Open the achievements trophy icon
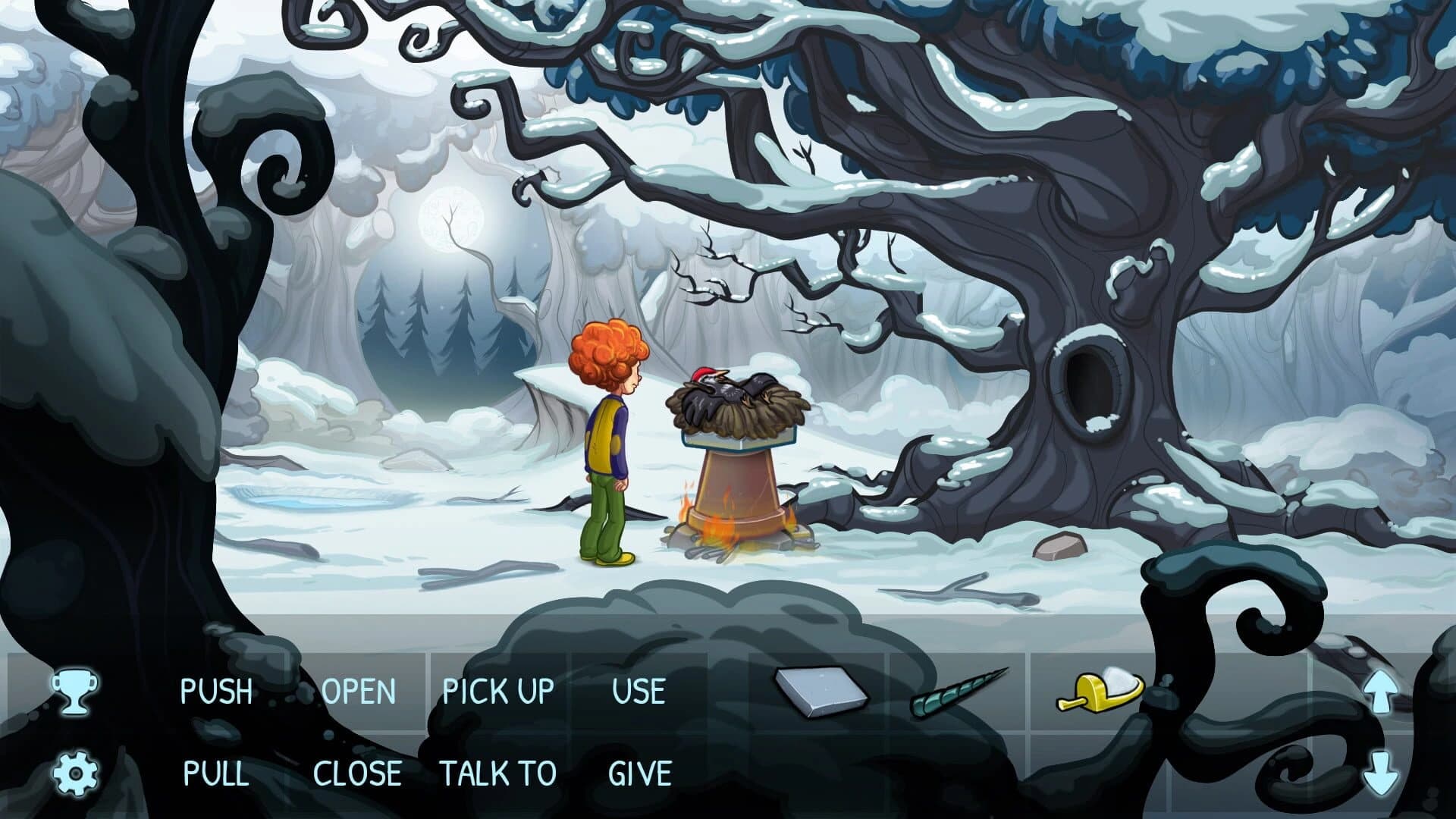Screen dimensions: 1456x819 point(74,691)
